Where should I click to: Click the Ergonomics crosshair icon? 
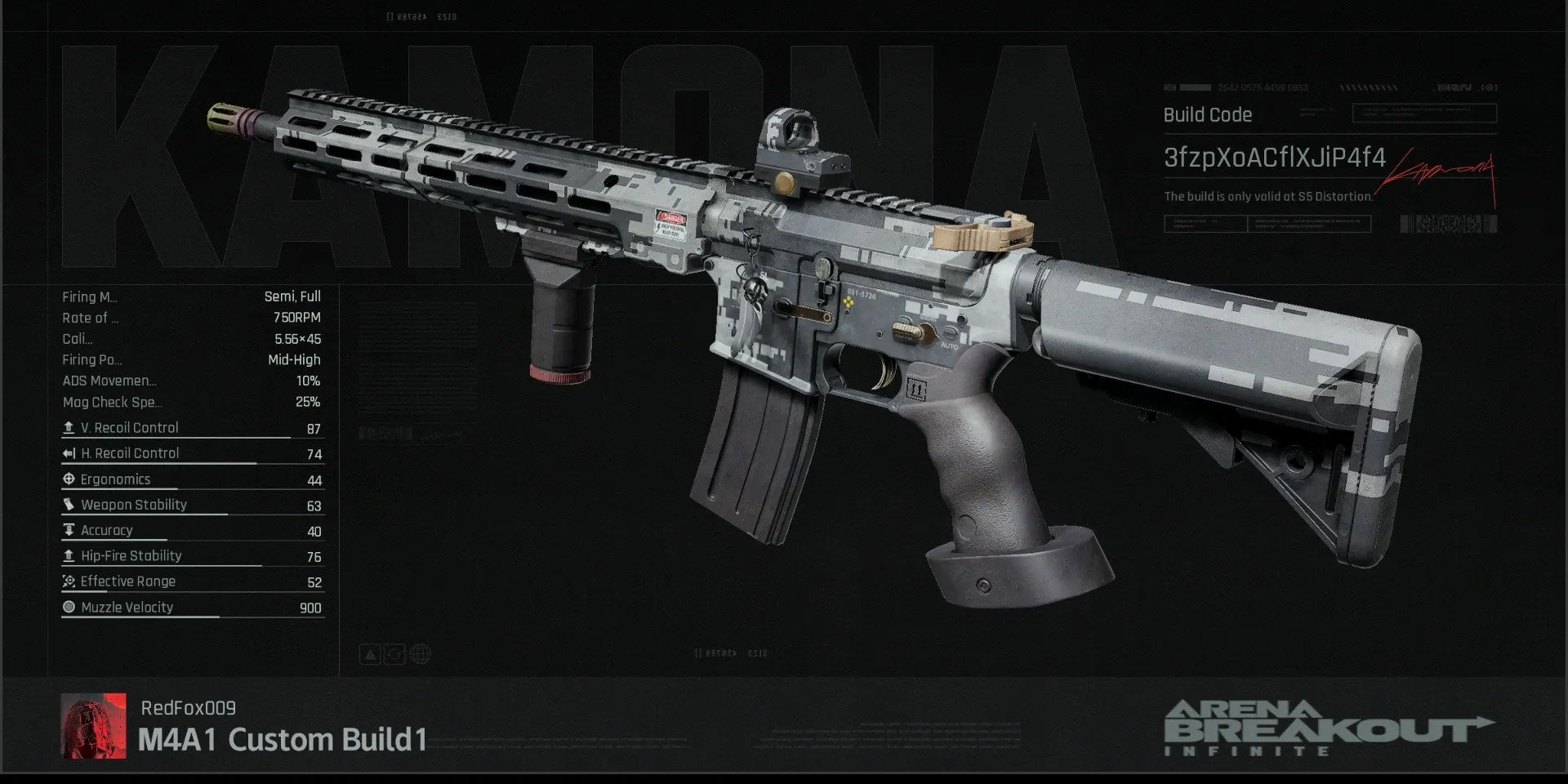[69, 479]
